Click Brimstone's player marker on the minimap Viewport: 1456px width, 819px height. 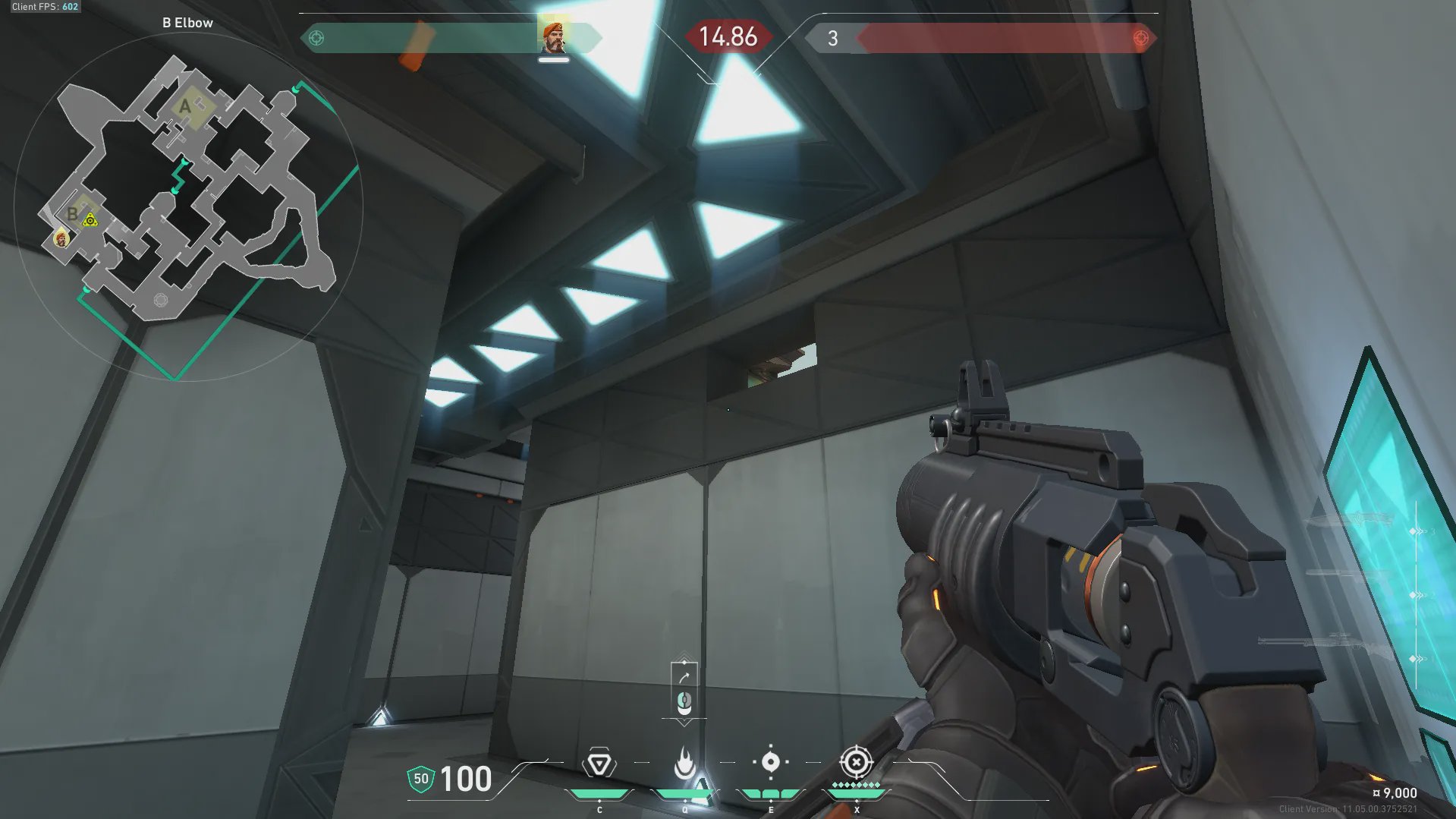(x=61, y=239)
